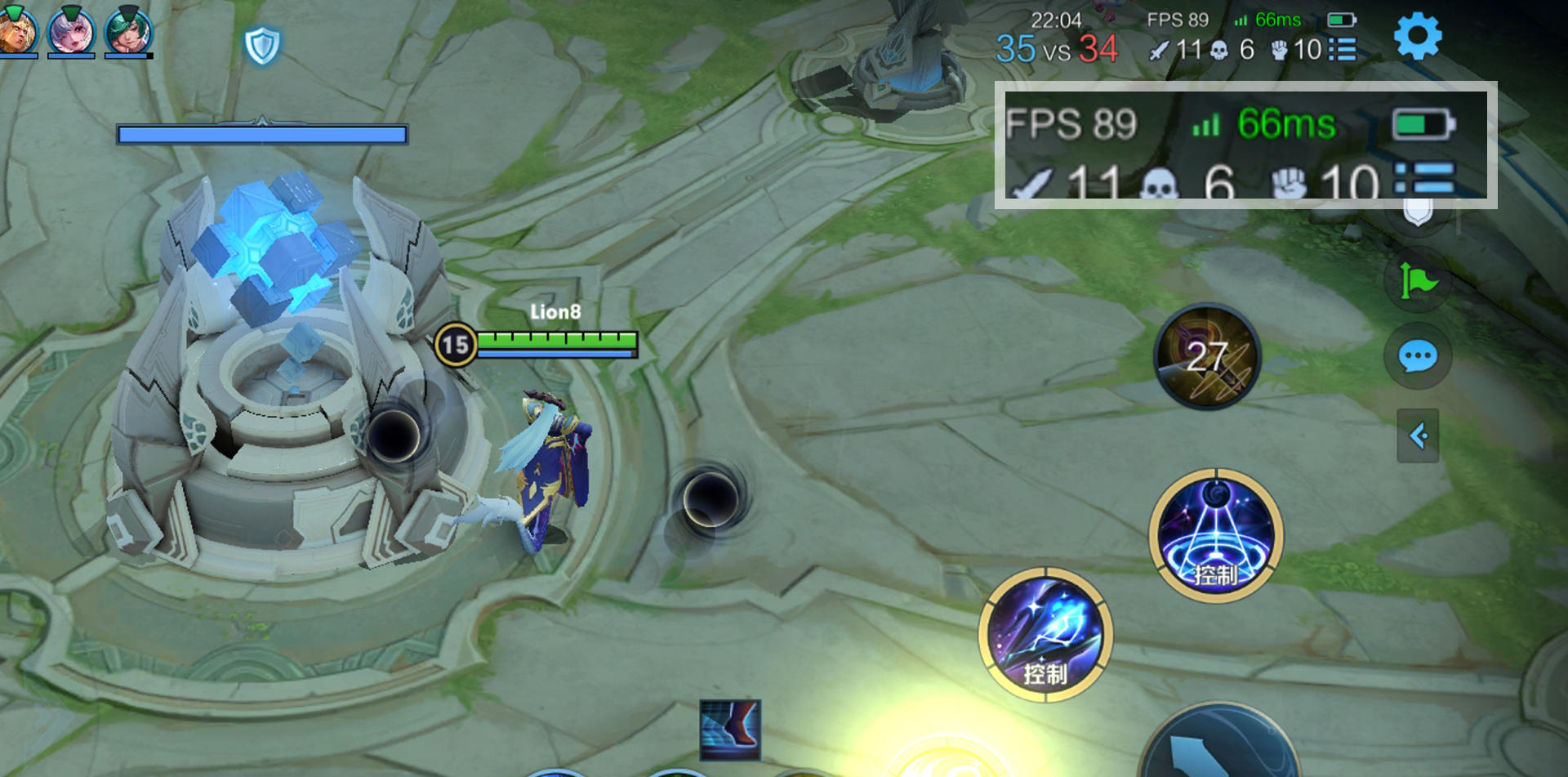Tap the green flag signal button
1568x777 pixels.
pyautogui.click(x=1419, y=282)
